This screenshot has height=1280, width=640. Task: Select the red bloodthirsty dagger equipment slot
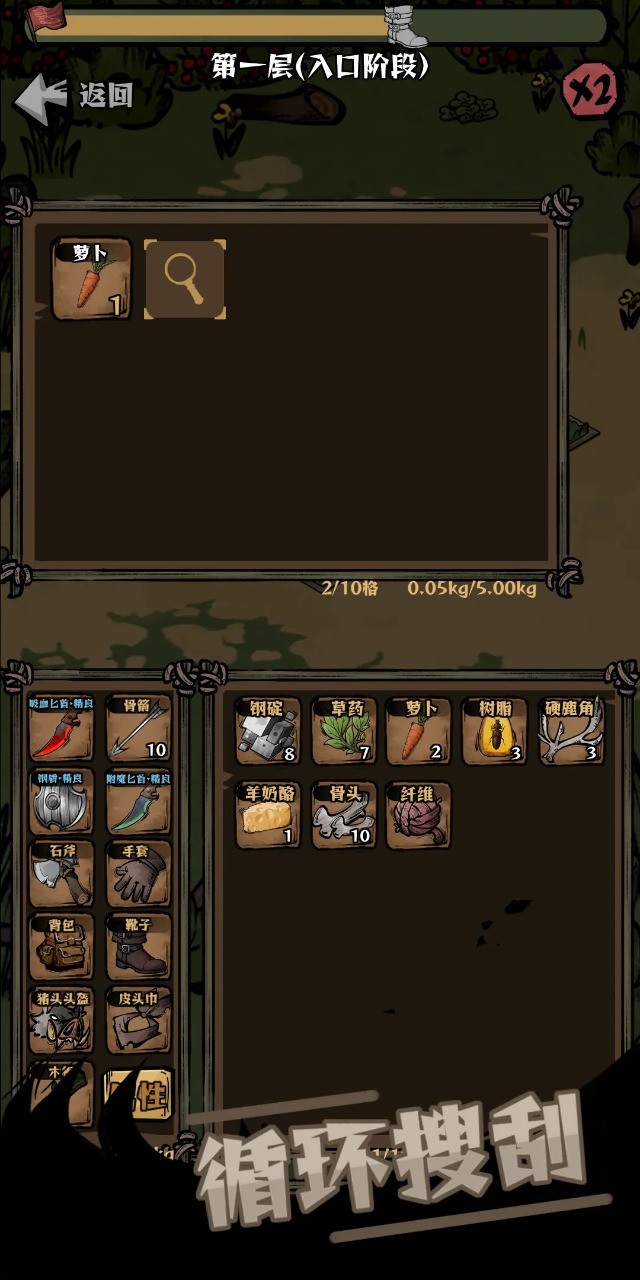61,728
